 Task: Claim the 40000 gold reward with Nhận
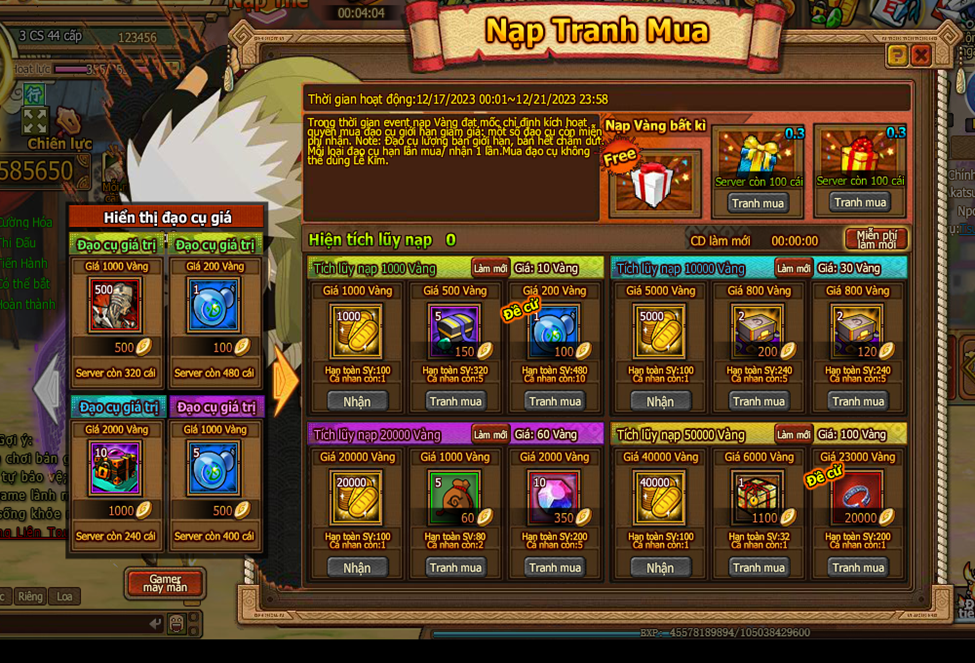tap(660, 568)
